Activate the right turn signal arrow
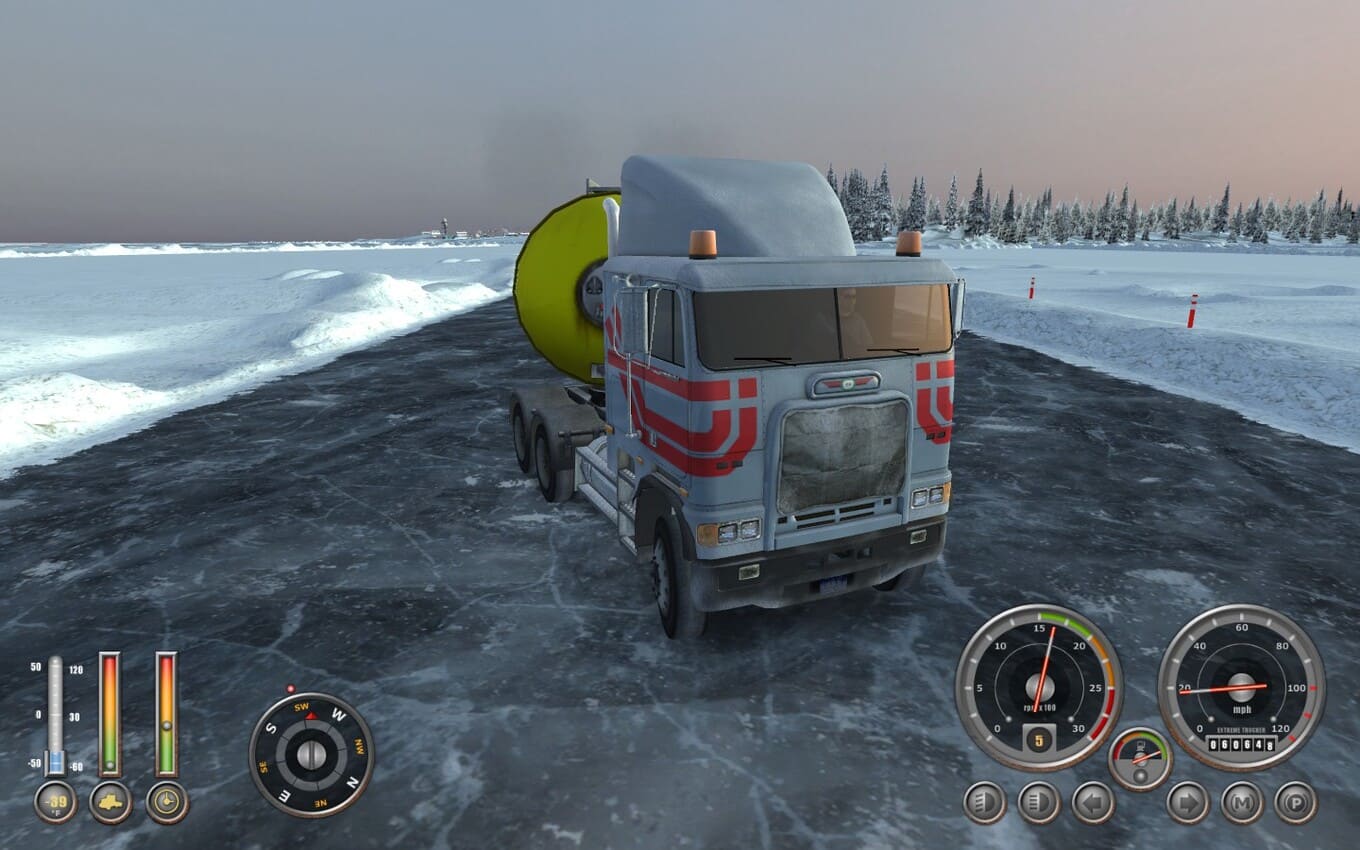Screen dimensions: 1360x850 click(x=1187, y=802)
